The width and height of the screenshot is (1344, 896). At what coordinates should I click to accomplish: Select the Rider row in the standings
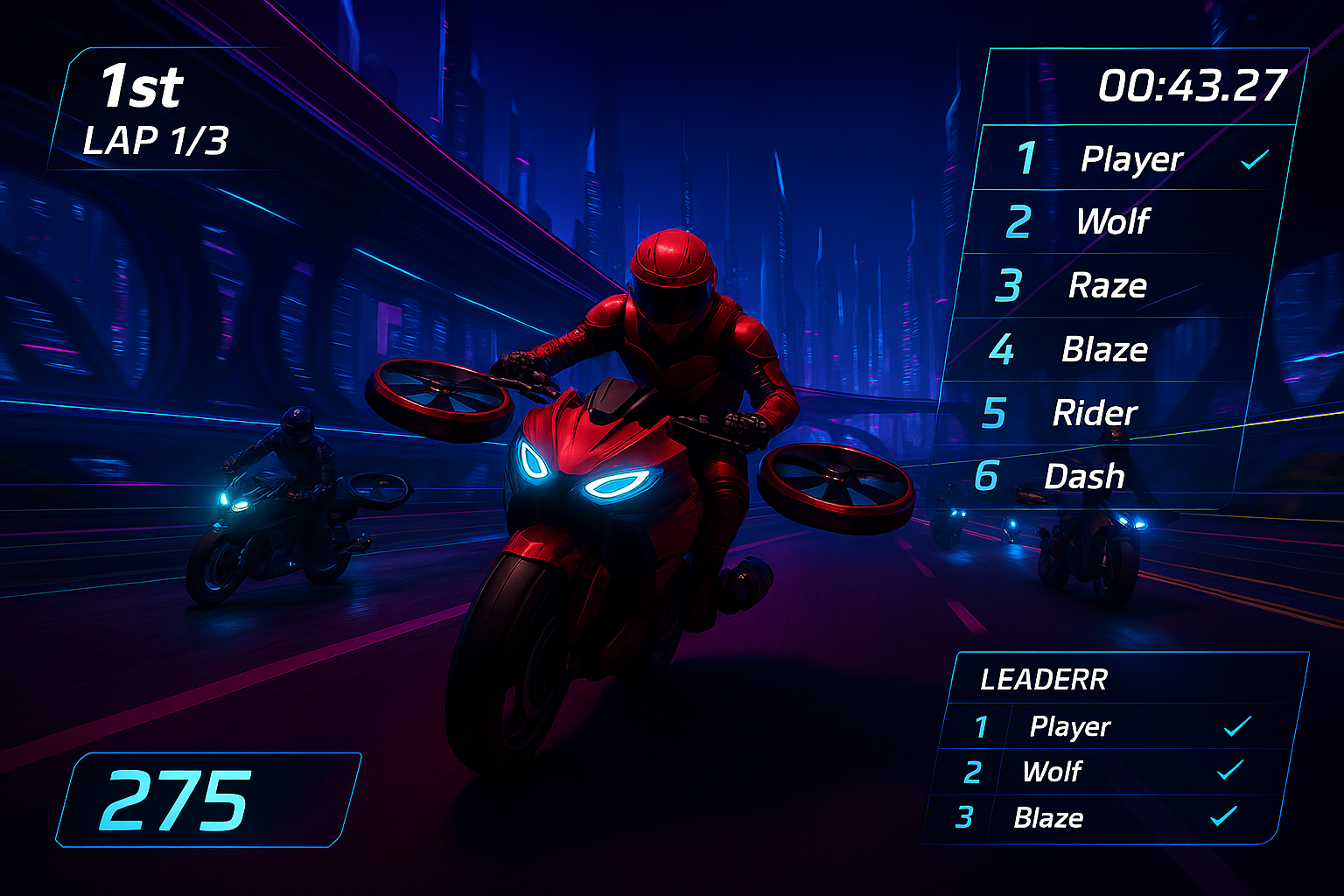pos(1095,413)
